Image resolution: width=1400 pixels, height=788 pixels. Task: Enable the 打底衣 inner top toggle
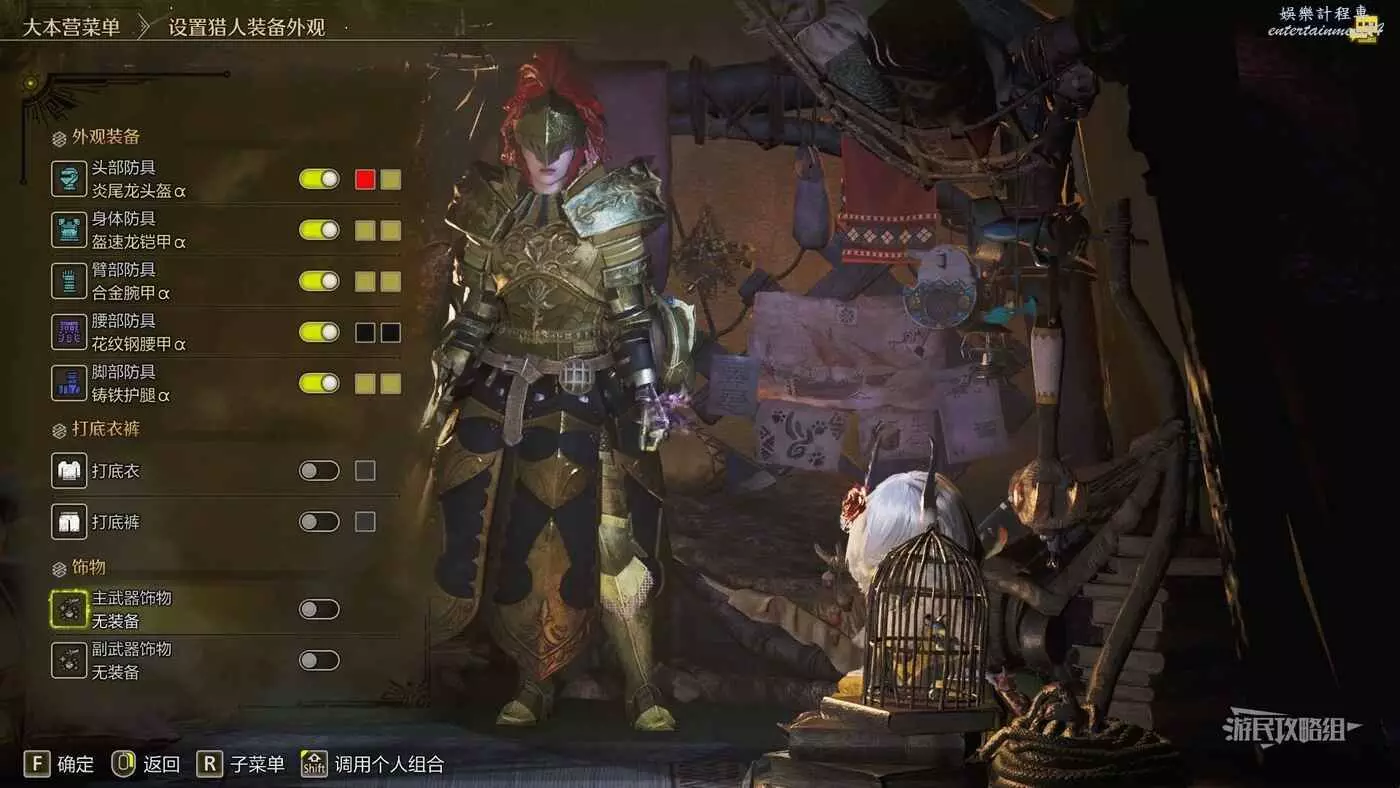pyautogui.click(x=319, y=470)
